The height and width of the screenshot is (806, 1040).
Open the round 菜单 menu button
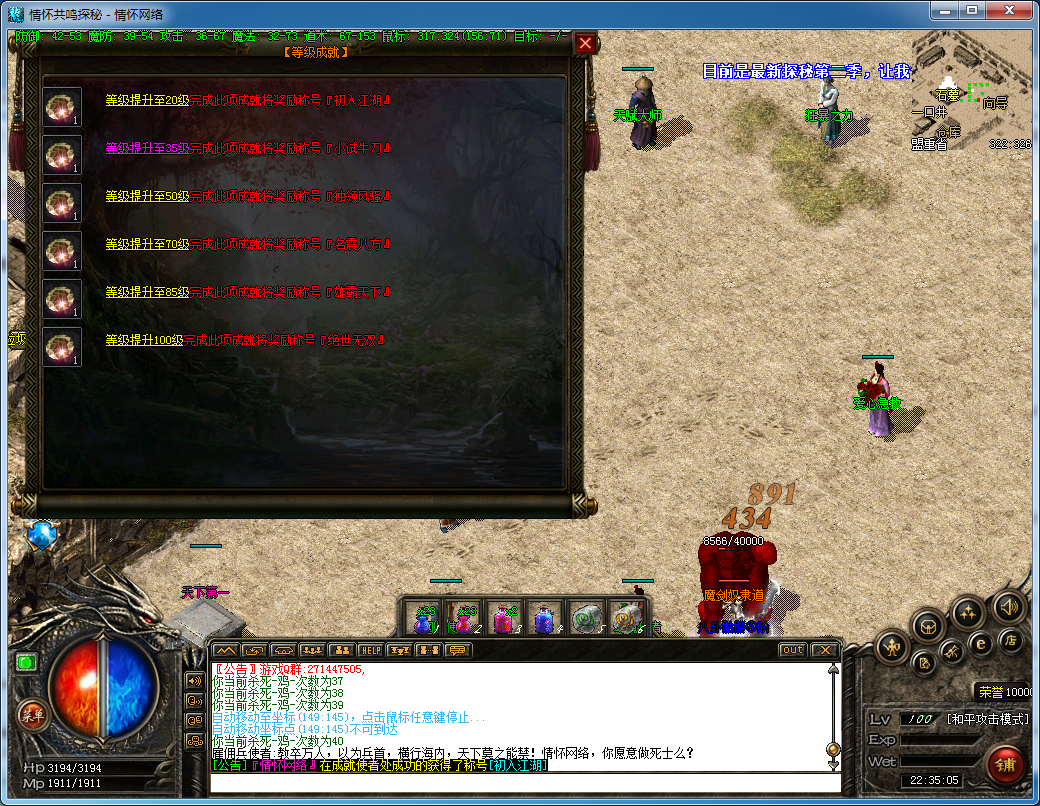(33, 714)
